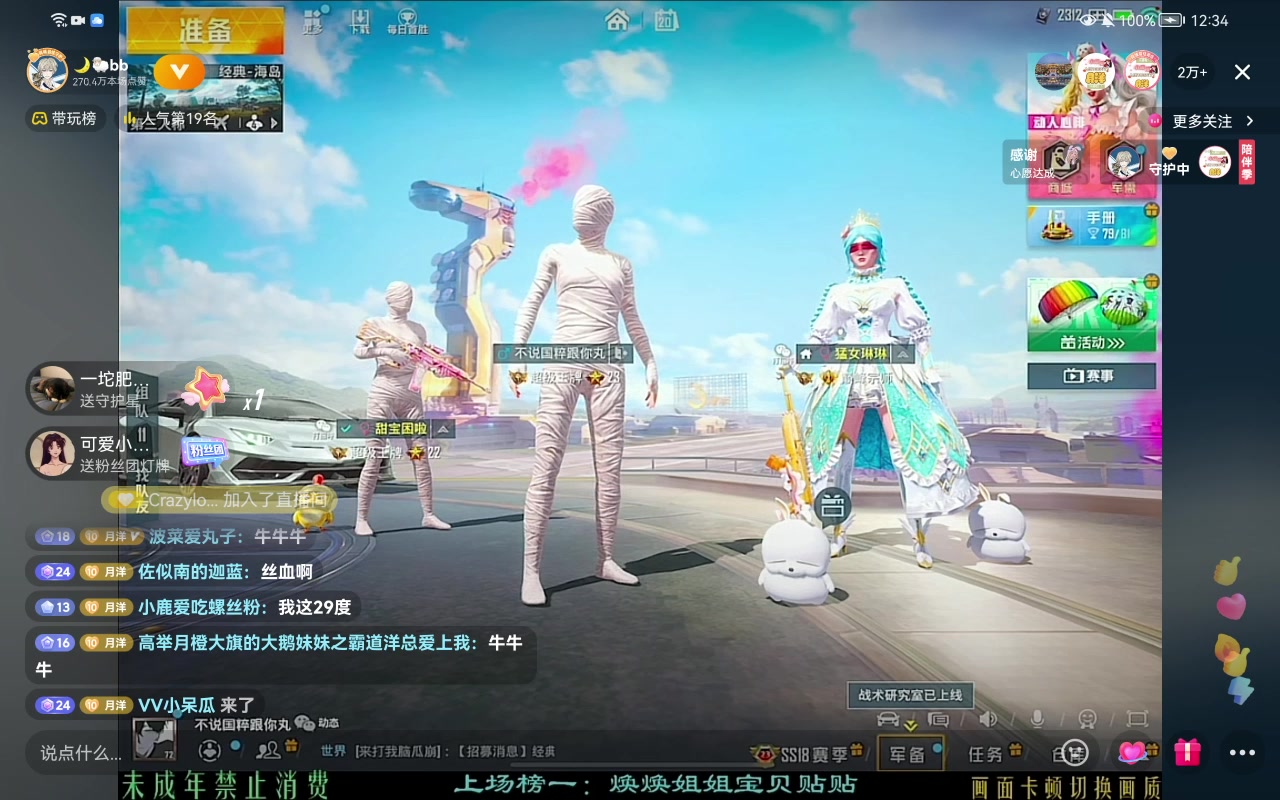The width and height of the screenshot is (1280, 800).
Task: Open the emoji expression icon in bottom toolbar
Action: pos(1088,718)
